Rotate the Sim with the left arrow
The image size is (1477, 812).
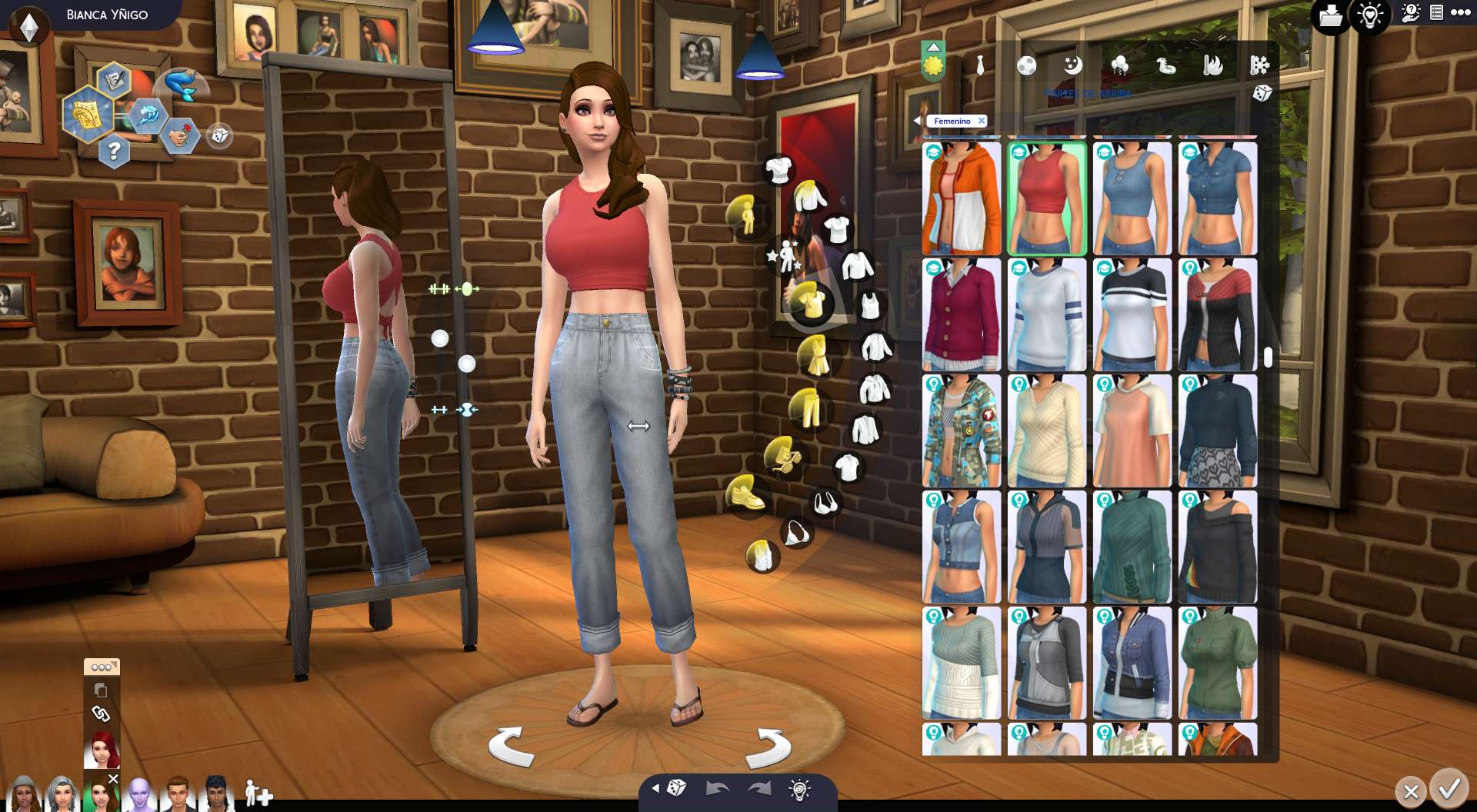coord(511,746)
